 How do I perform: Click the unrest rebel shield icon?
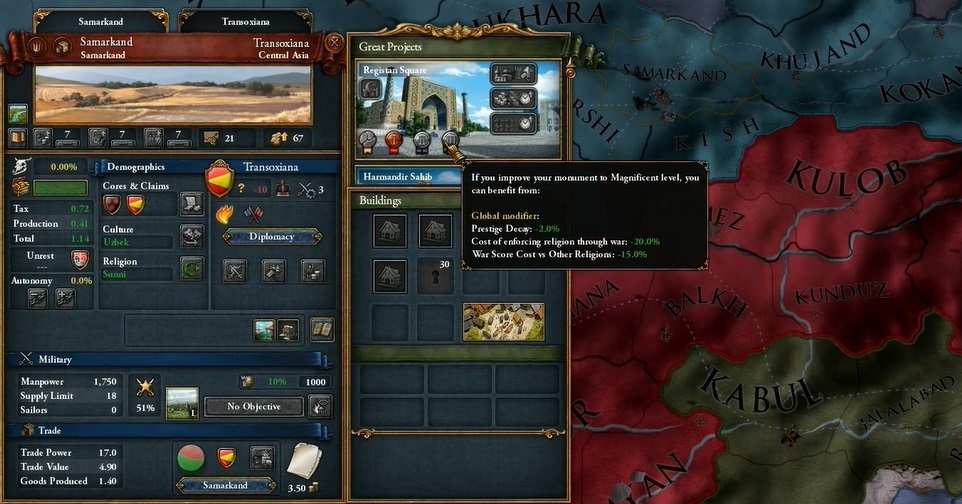point(81,259)
